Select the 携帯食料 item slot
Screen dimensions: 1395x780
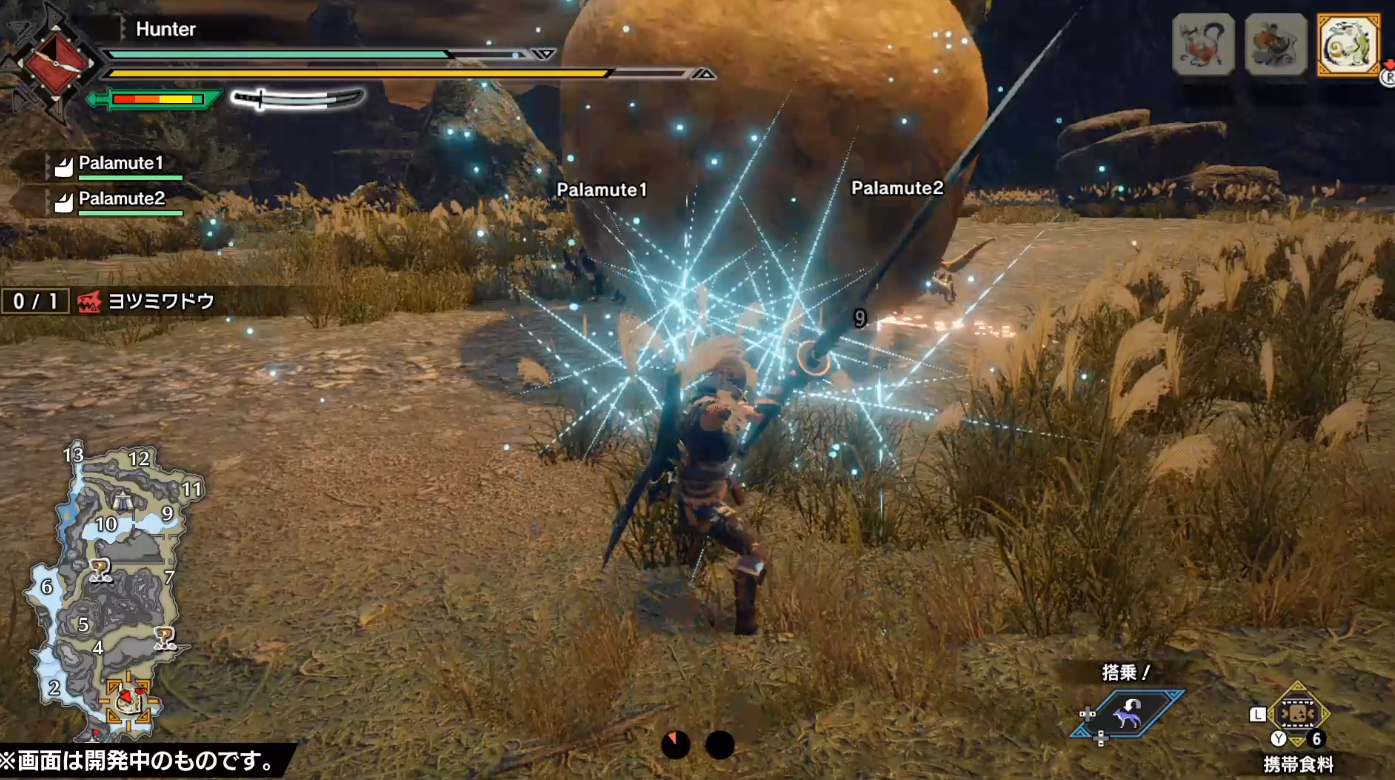tap(1298, 716)
